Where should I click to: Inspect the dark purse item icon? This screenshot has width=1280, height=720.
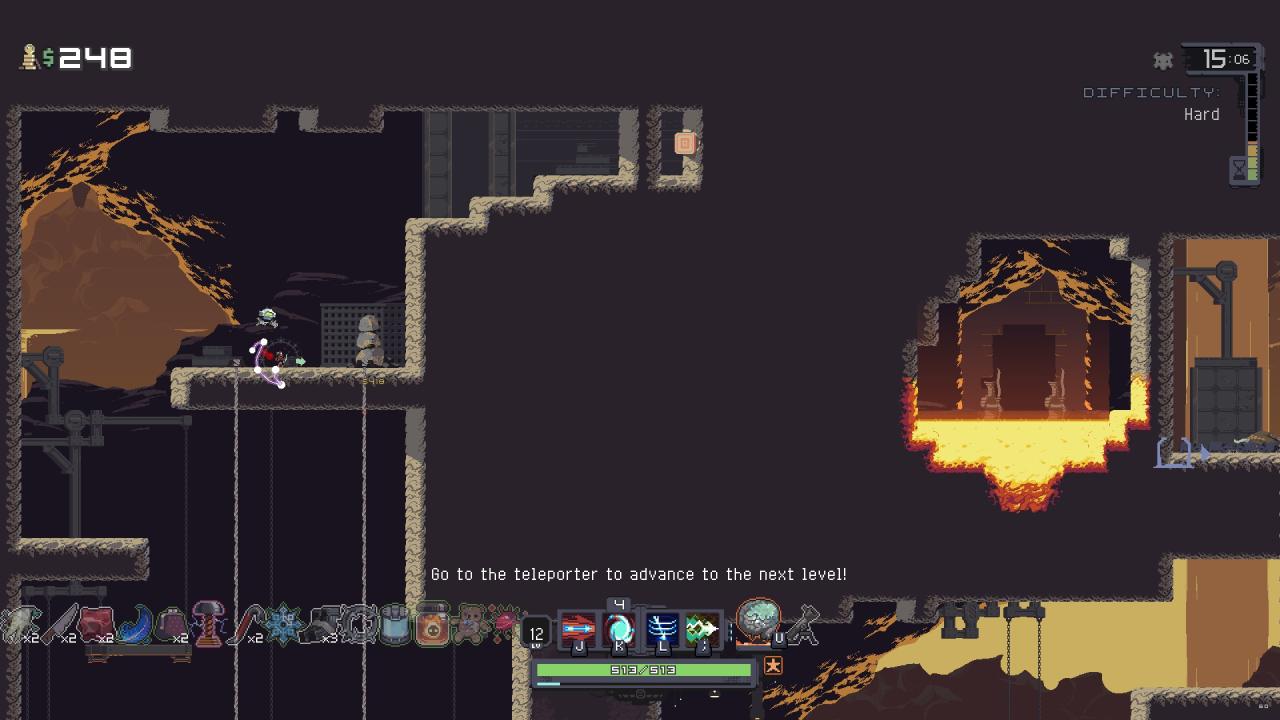170,625
